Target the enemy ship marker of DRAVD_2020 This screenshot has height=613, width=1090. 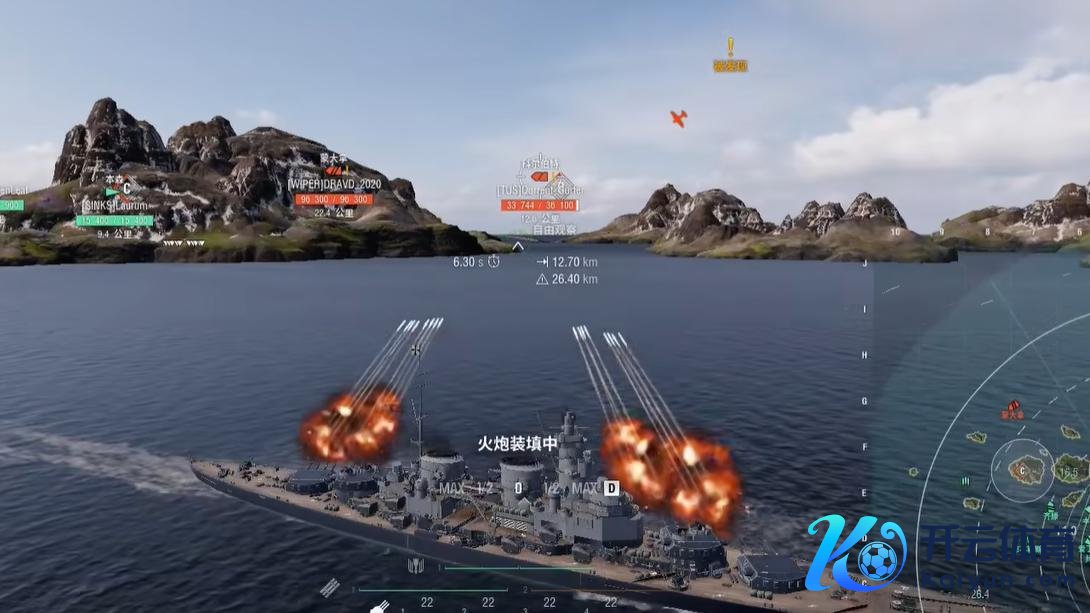(x=332, y=171)
